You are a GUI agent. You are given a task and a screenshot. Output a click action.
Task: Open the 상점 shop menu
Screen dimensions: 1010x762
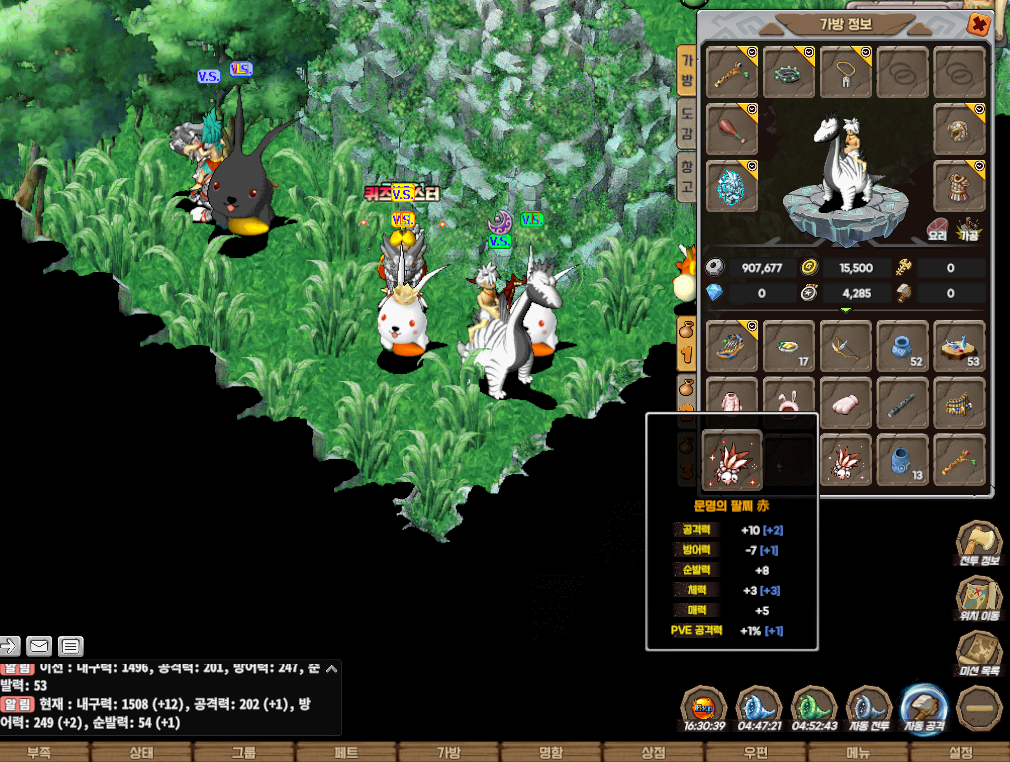pyautogui.click(x=653, y=752)
